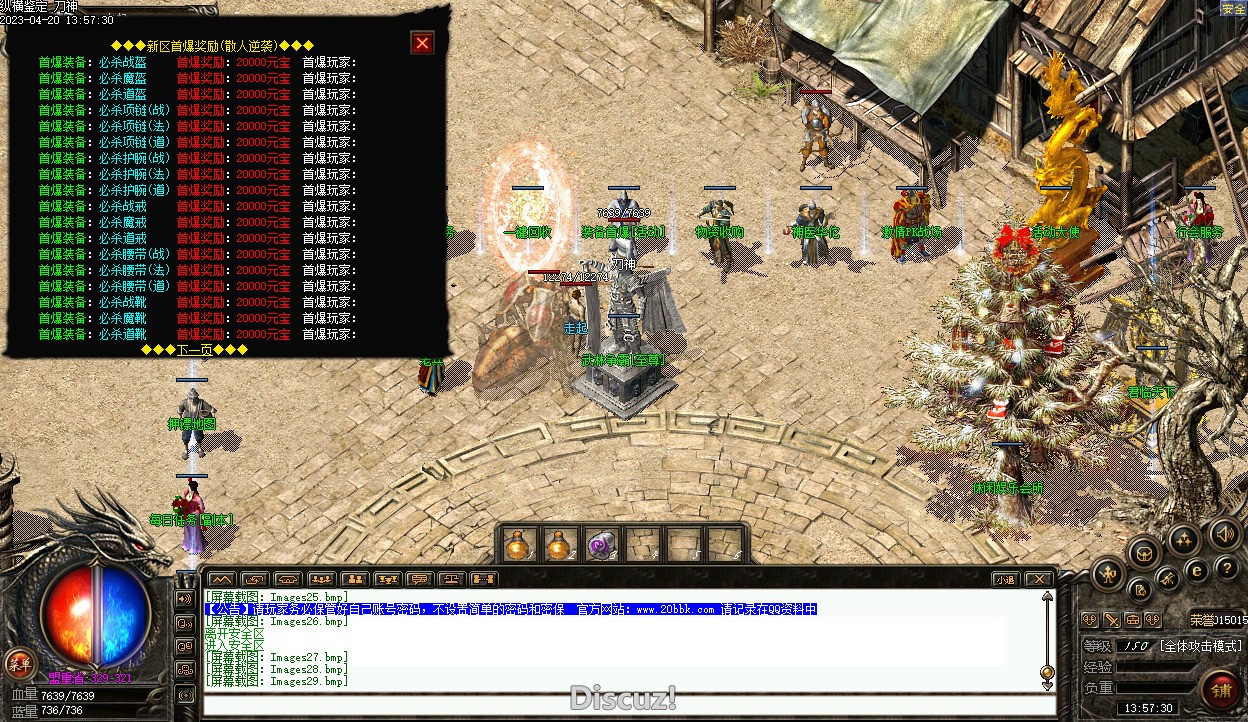Close the first-drop reward panel
Image resolution: width=1248 pixels, height=722 pixels.
(422, 43)
